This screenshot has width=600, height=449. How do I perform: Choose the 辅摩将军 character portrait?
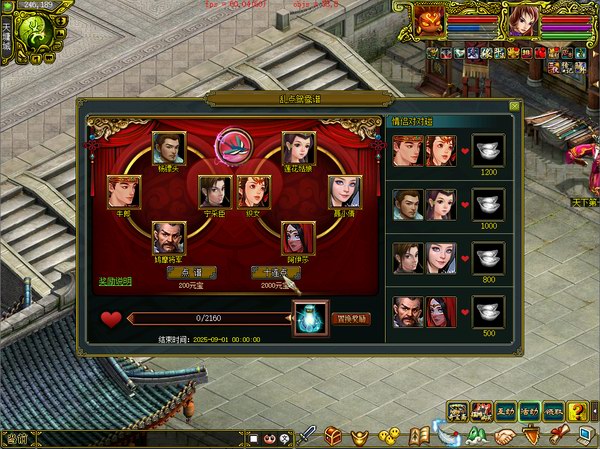(168, 238)
